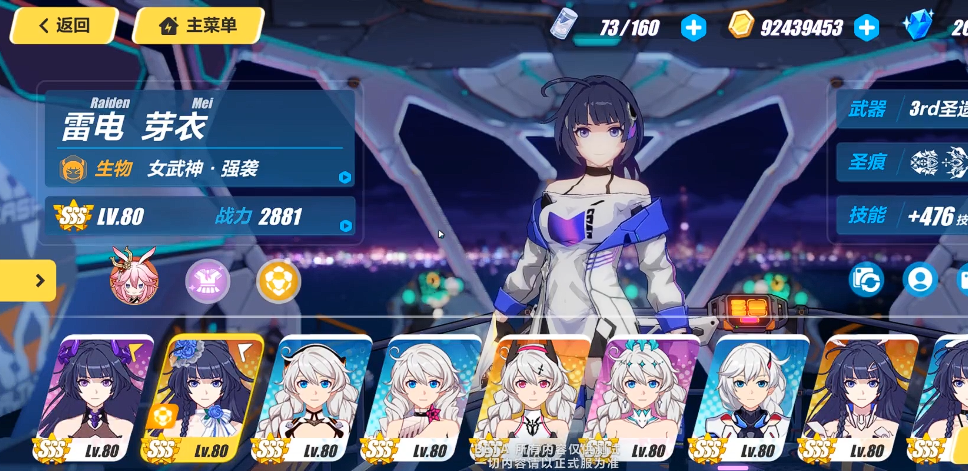Activate the camera switch icon
968x471 pixels.
pos(866,279)
